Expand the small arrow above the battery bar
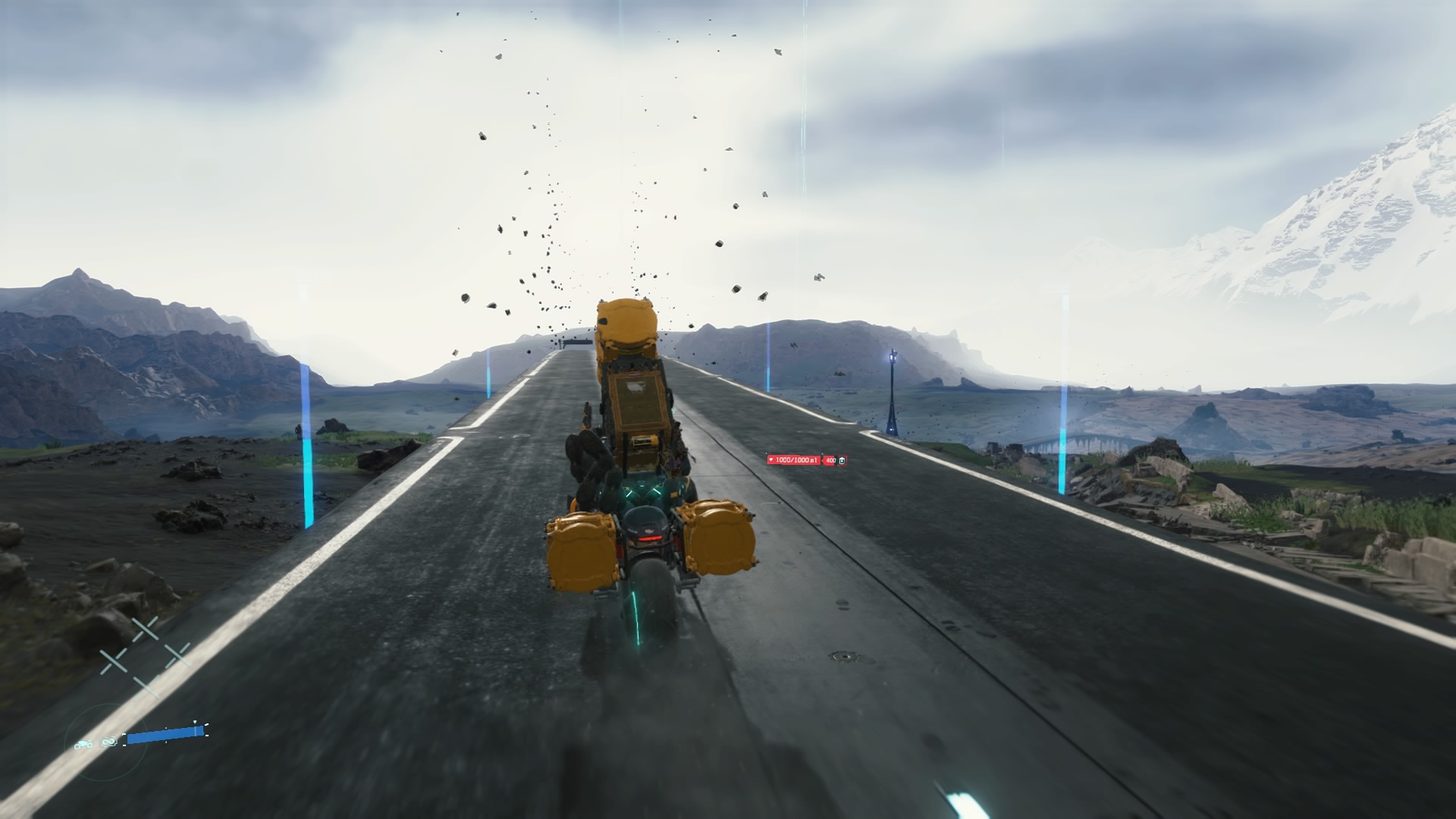The height and width of the screenshot is (819, 1456). (x=195, y=721)
